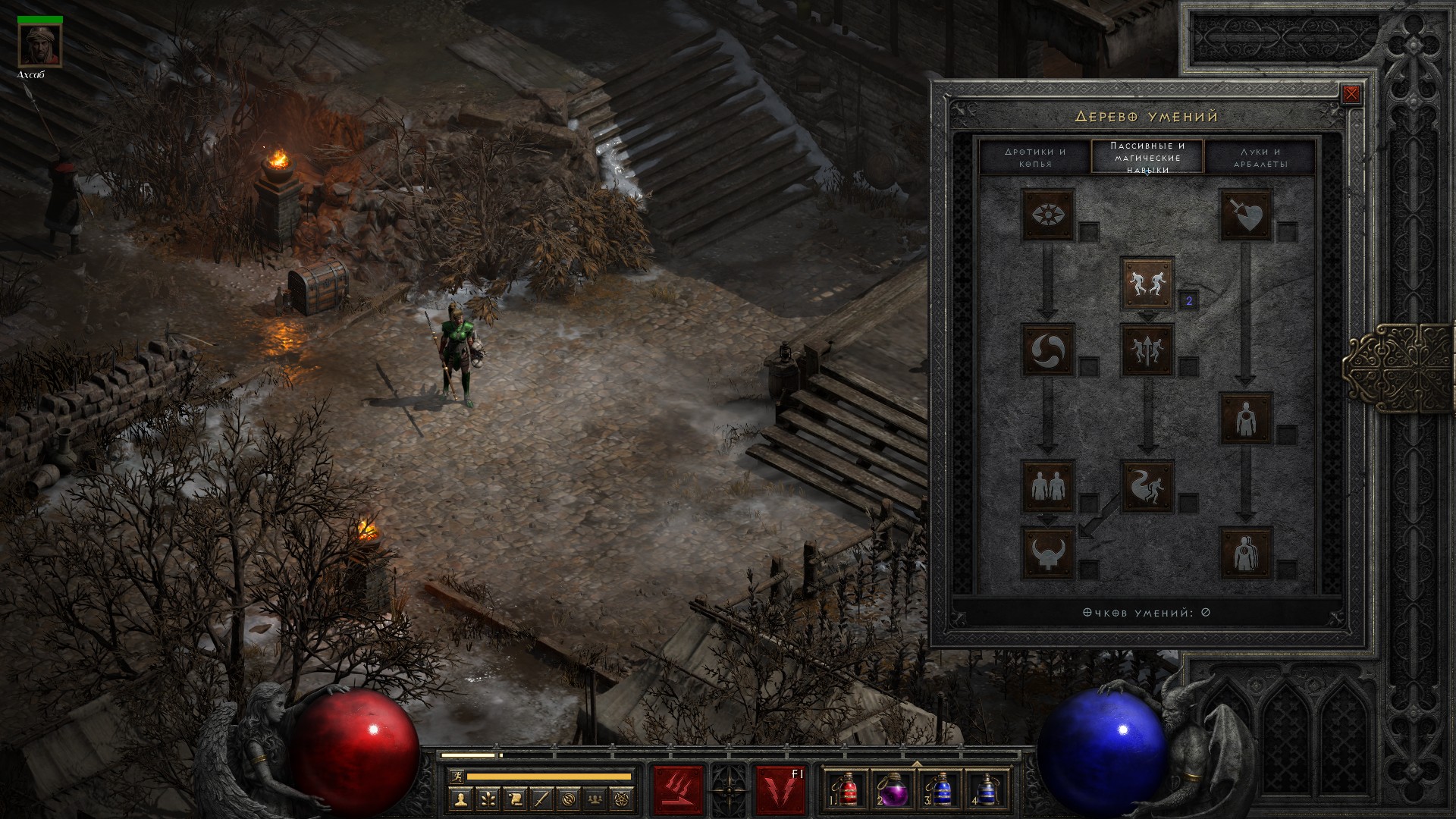
Task: Open the Луки и арбалеты tab
Action: tap(1260, 157)
